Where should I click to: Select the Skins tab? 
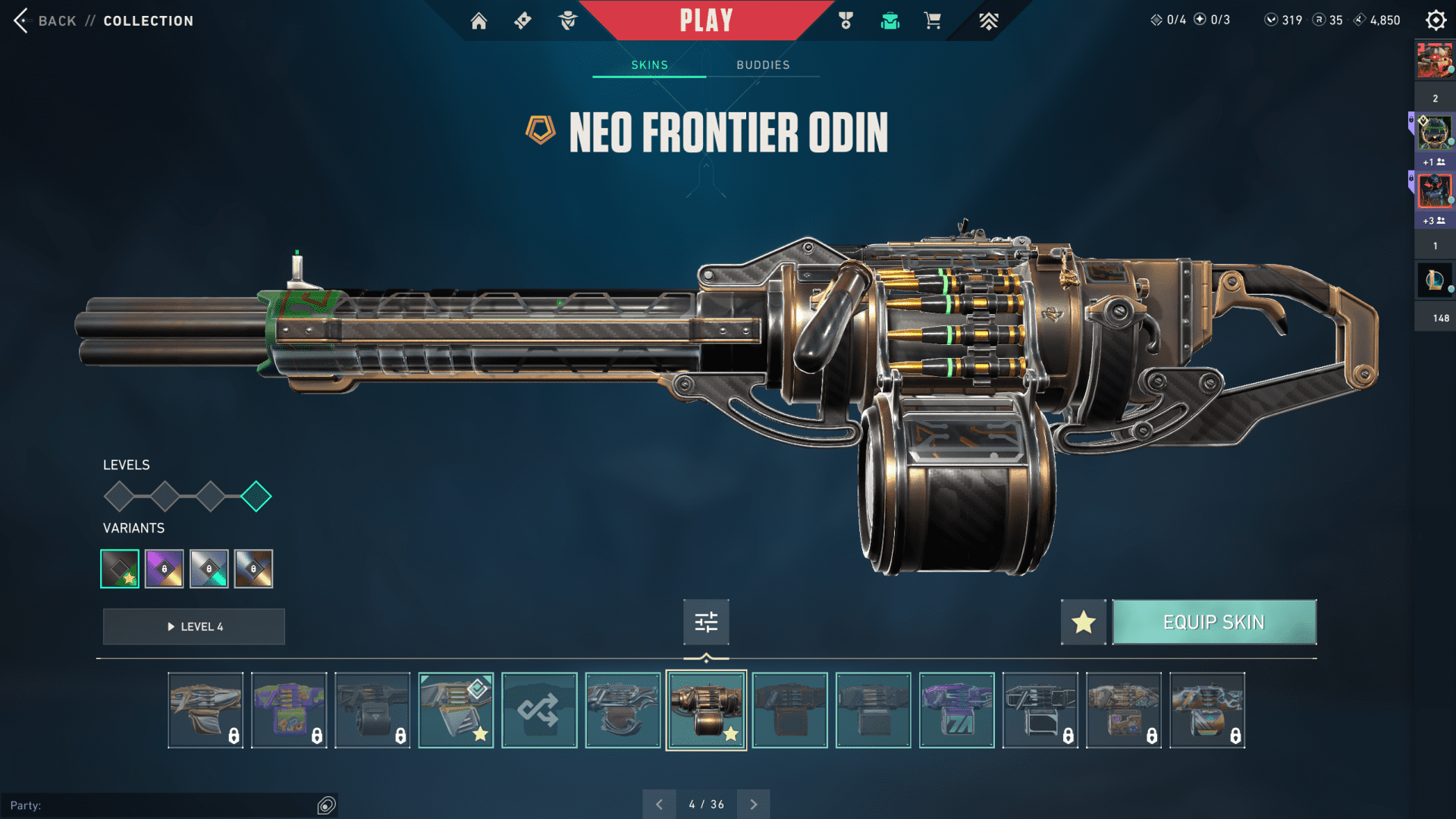(649, 65)
